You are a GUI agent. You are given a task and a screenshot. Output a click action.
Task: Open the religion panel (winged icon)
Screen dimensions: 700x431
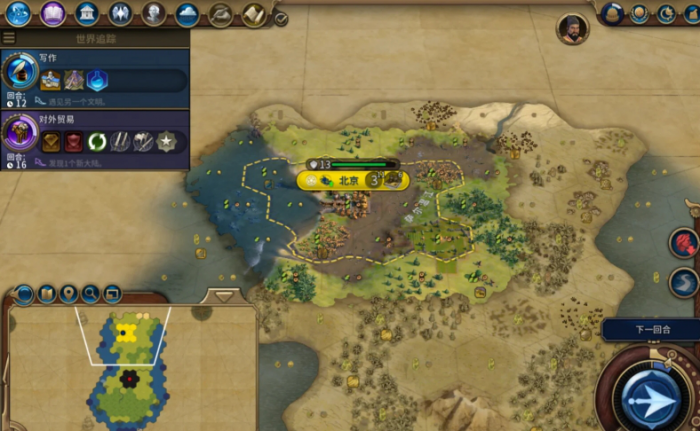[x=120, y=13]
